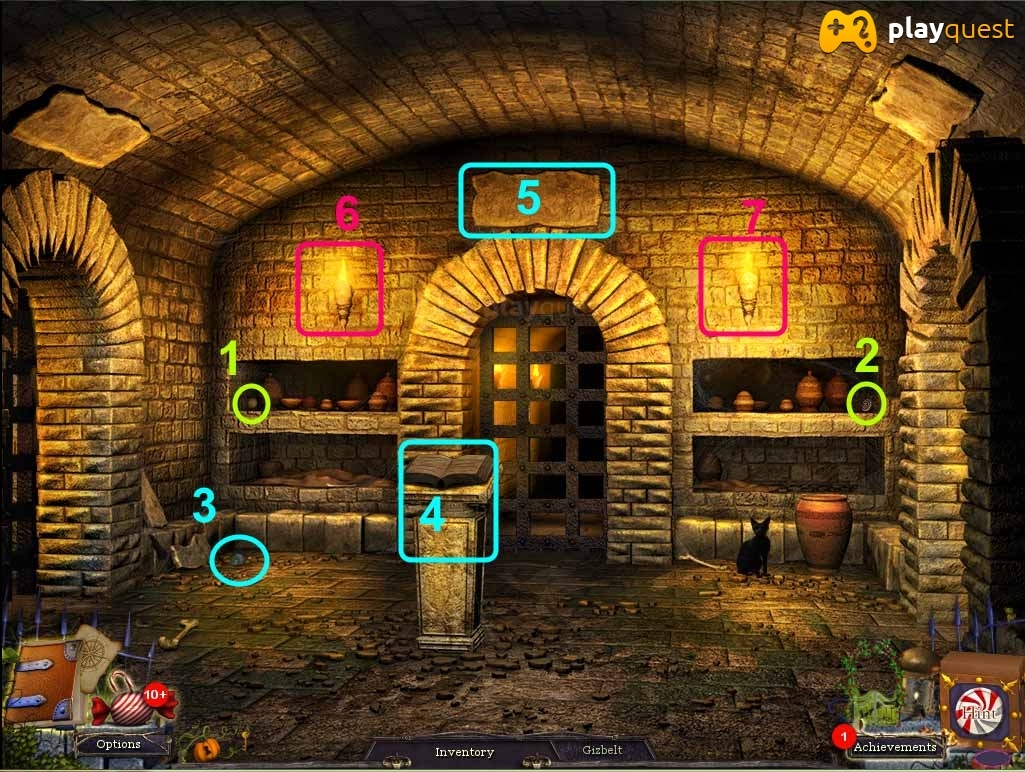Open the Inventory tab
The height and width of the screenshot is (772, 1025).
(464, 751)
